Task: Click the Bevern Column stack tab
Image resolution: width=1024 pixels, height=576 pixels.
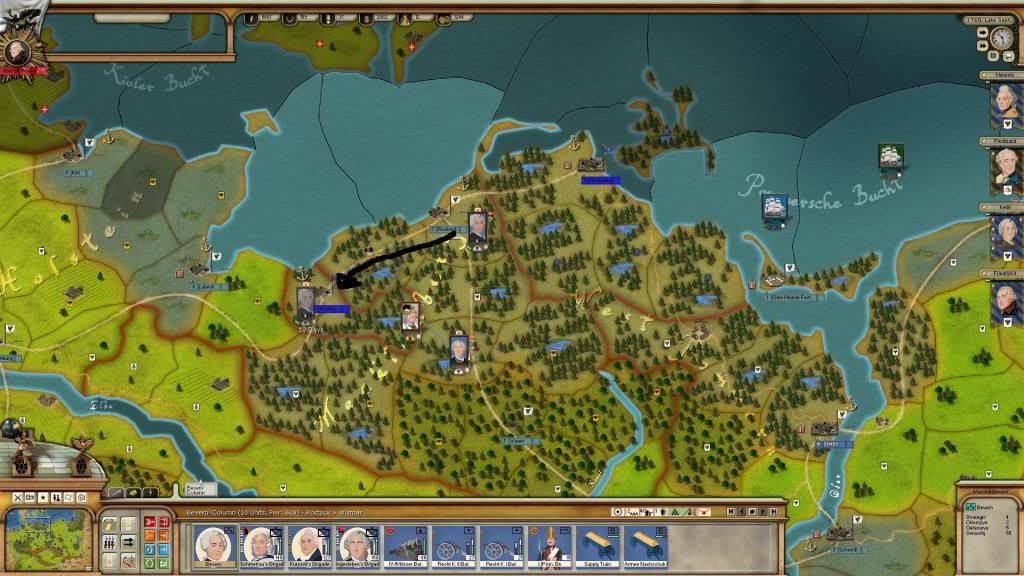Action: pyautogui.click(x=197, y=490)
